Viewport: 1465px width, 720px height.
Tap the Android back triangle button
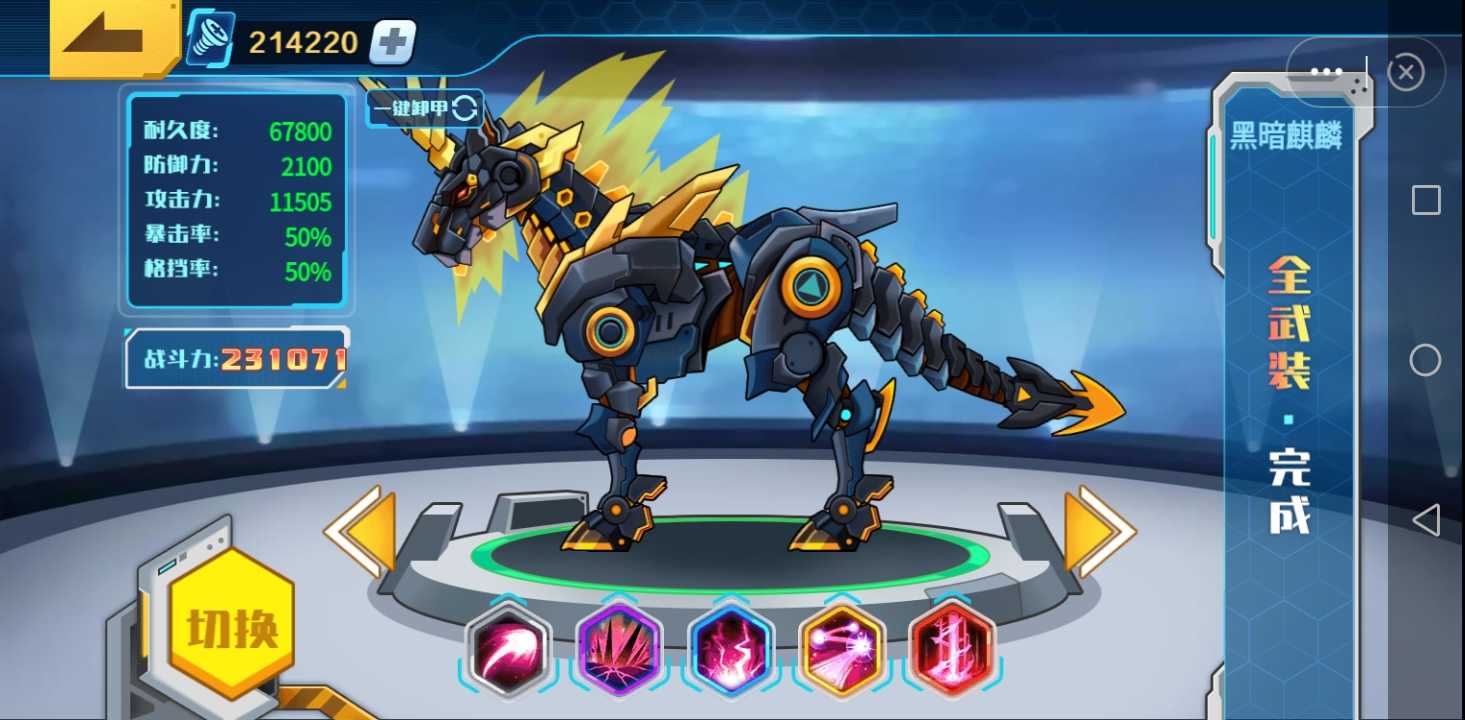1426,520
